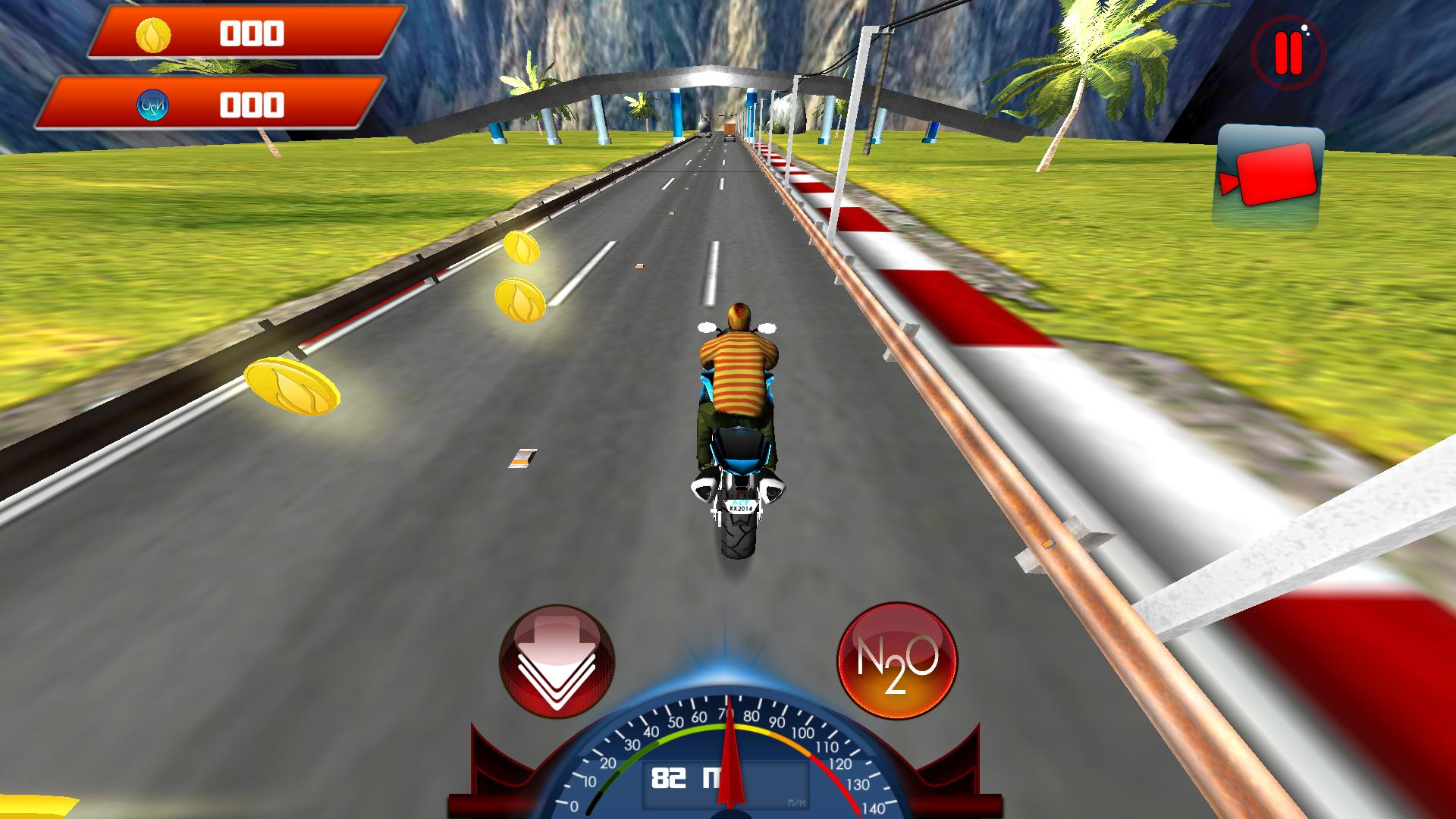
Task: Click the blue N2O badge icon
Action: (153, 103)
